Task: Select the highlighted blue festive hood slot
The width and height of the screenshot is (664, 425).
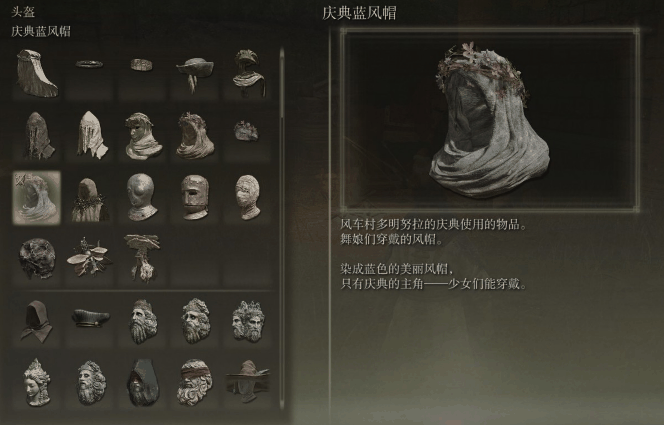Action: (x=36, y=194)
